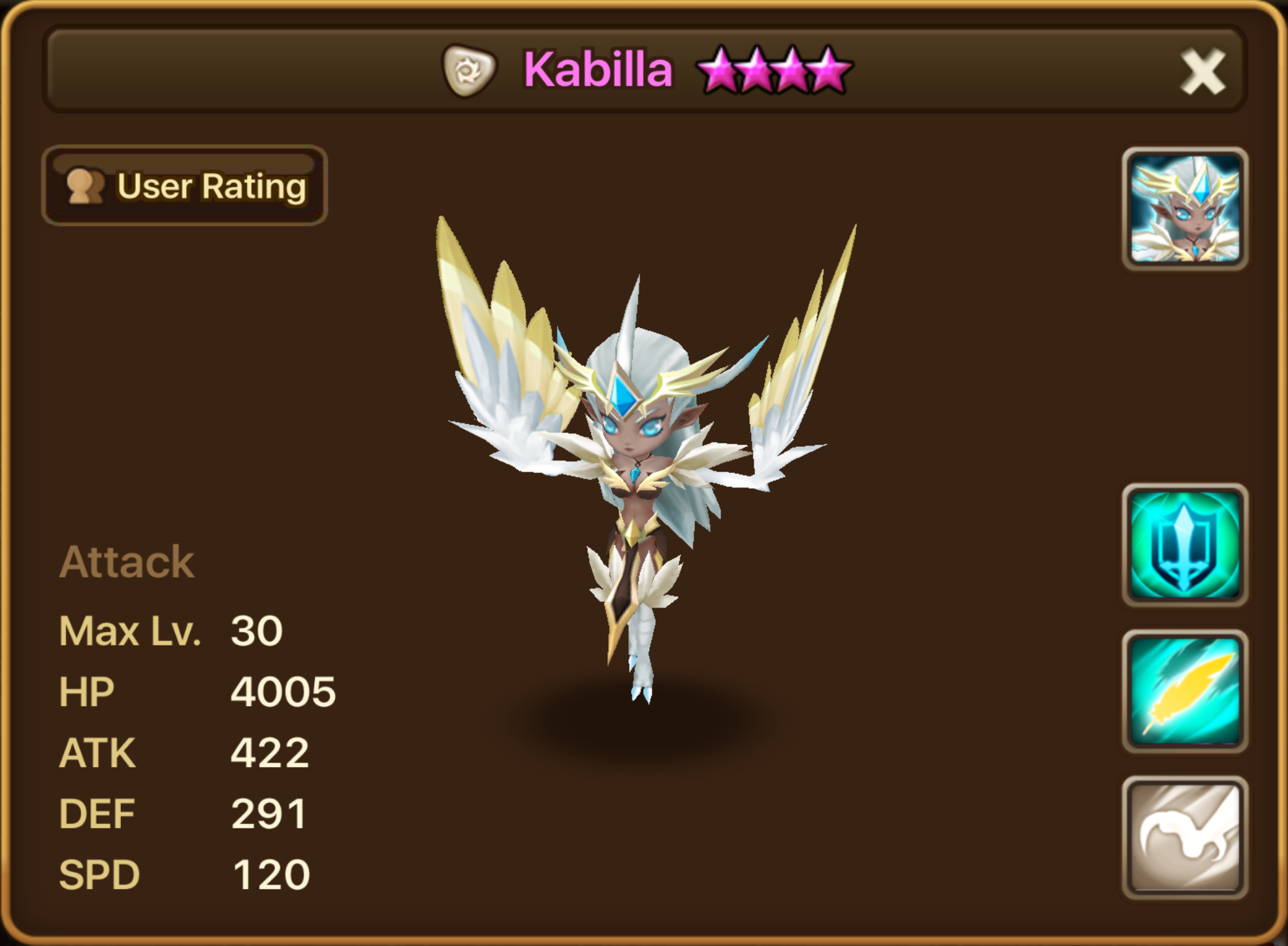Select Kabilla's portrait thumbnail
Viewport: 1288px width, 946px height.
[x=1185, y=209]
